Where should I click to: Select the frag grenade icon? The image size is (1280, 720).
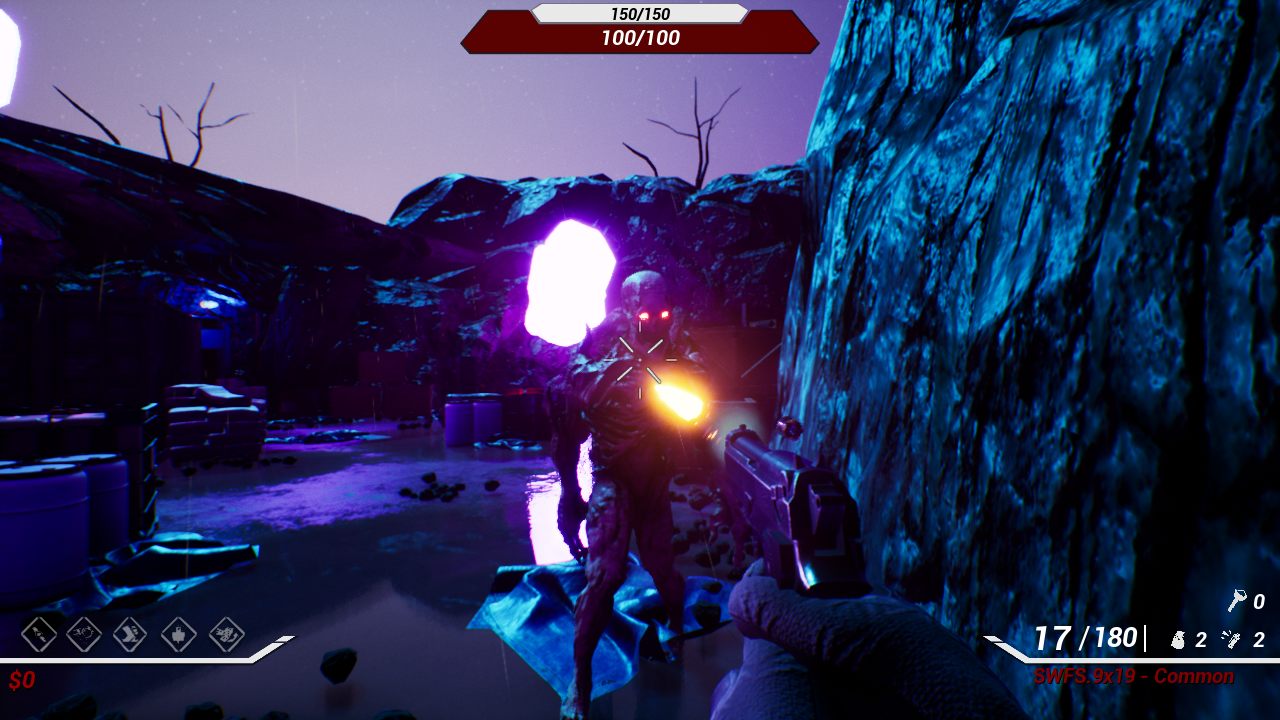(1178, 640)
